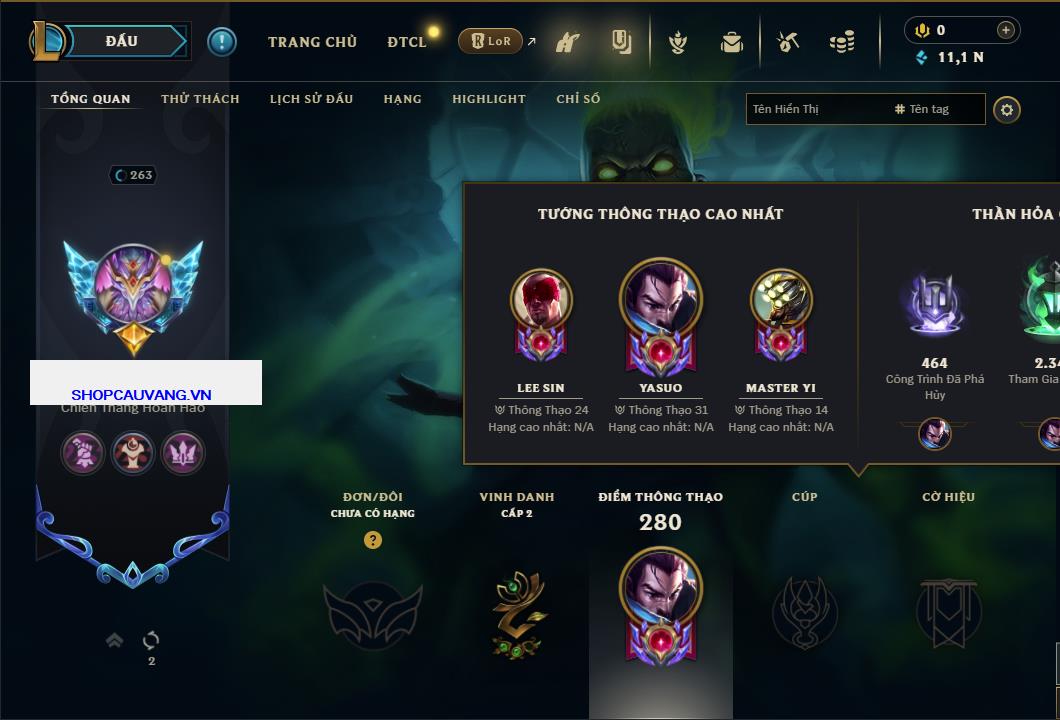
Task: View the HIGHLIGHT tab
Action: click(488, 99)
